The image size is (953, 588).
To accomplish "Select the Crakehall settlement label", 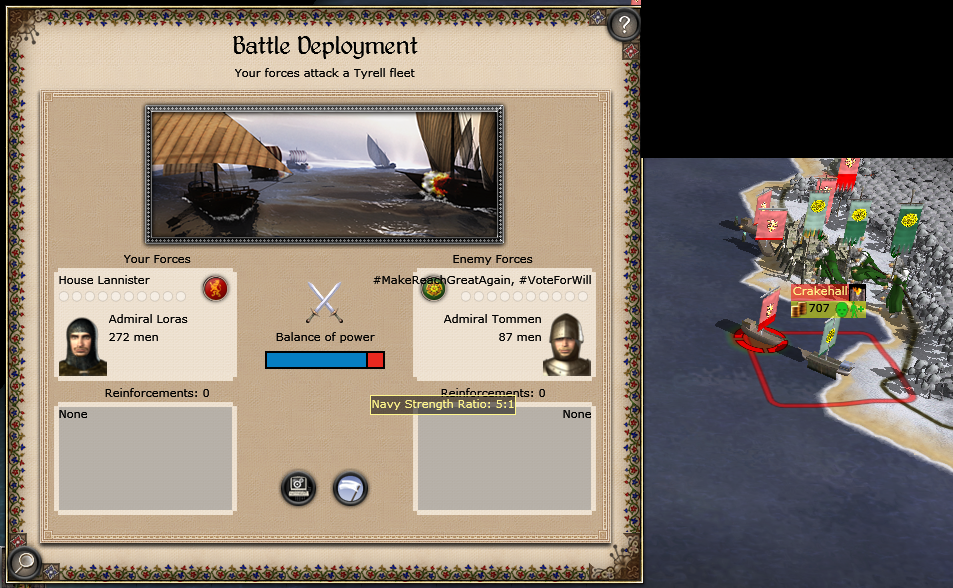I will 820,291.
